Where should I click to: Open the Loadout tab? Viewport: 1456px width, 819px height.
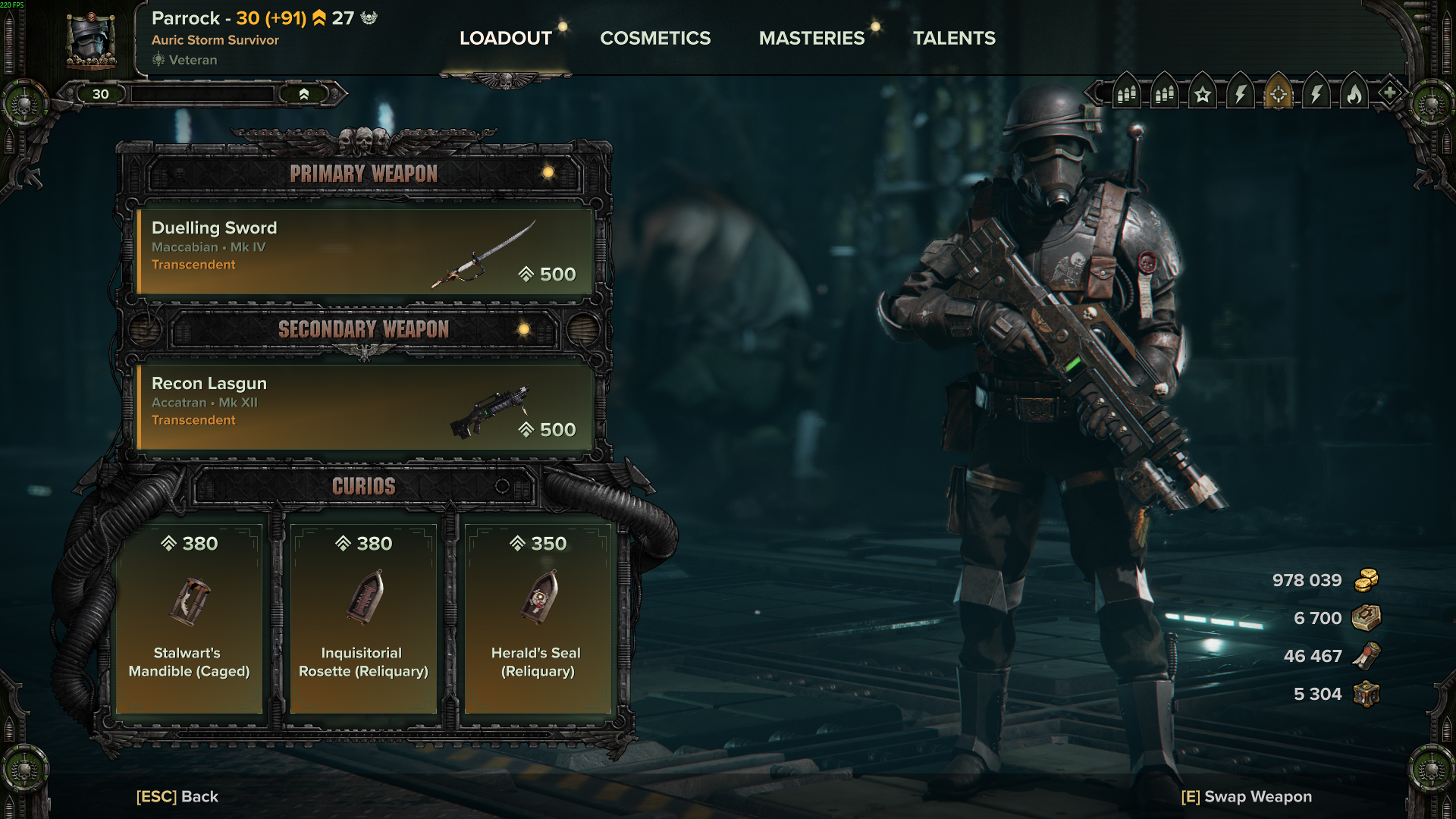(x=505, y=38)
